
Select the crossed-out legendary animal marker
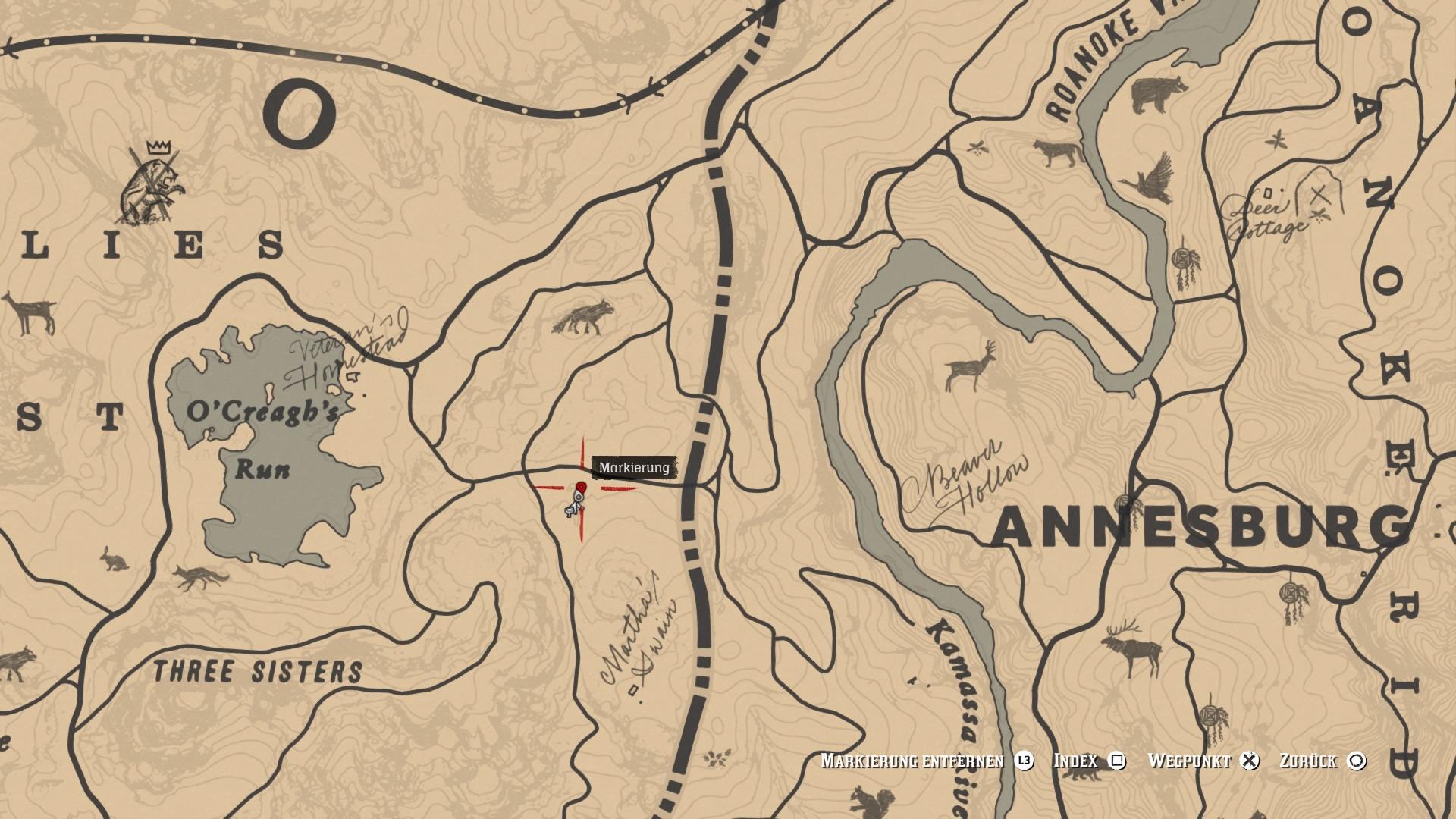tap(154, 186)
